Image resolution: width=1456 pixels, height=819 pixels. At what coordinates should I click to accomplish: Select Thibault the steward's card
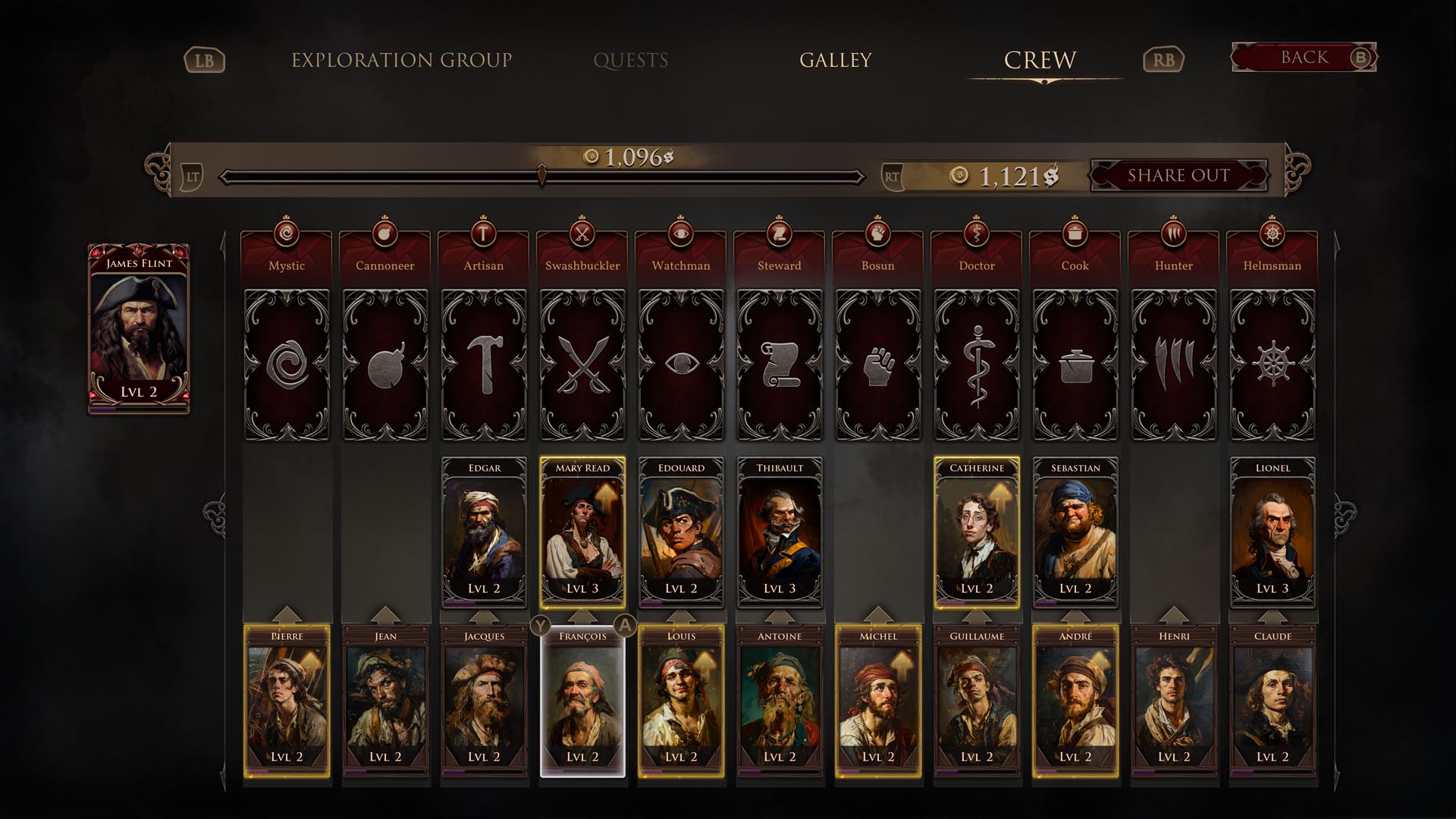tap(780, 532)
